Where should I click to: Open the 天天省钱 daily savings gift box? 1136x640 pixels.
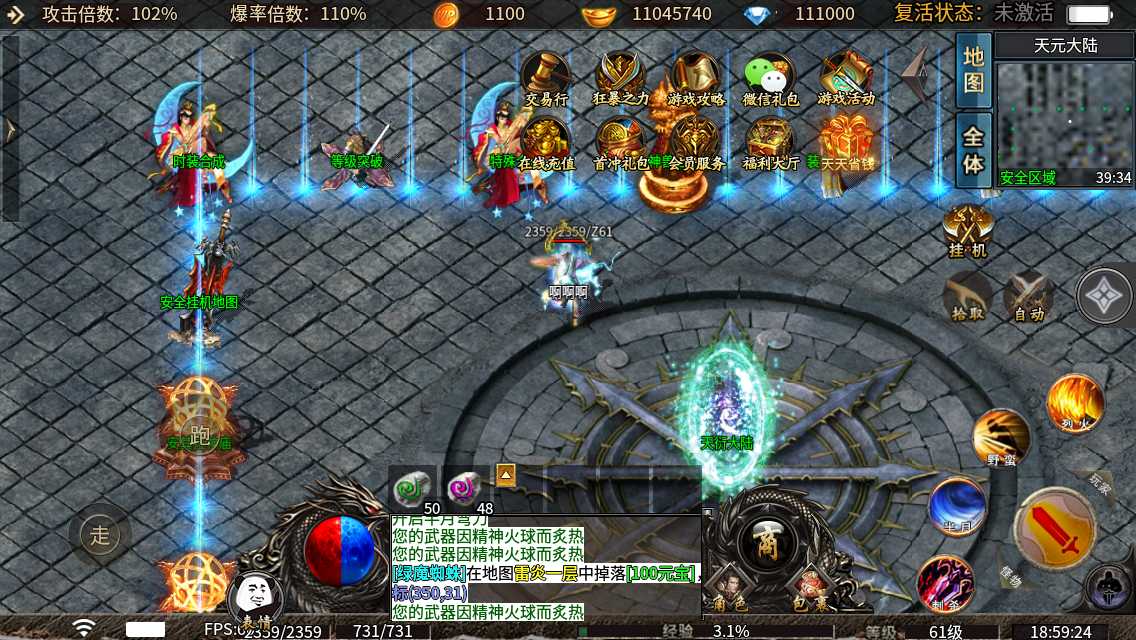click(846, 143)
